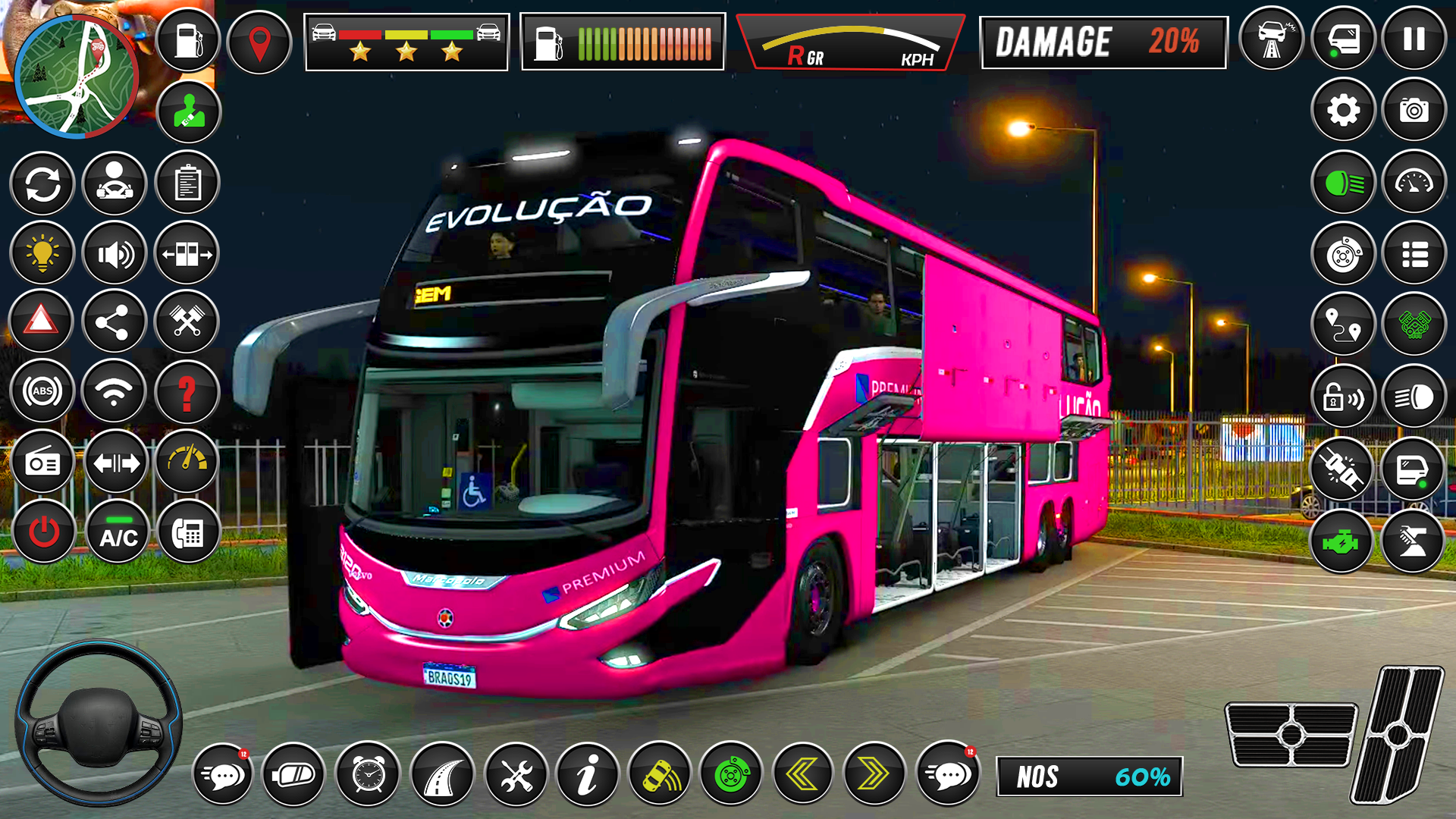
Task: Open the wrench repair tools
Action: pyautogui.click(x=515, y=775)
